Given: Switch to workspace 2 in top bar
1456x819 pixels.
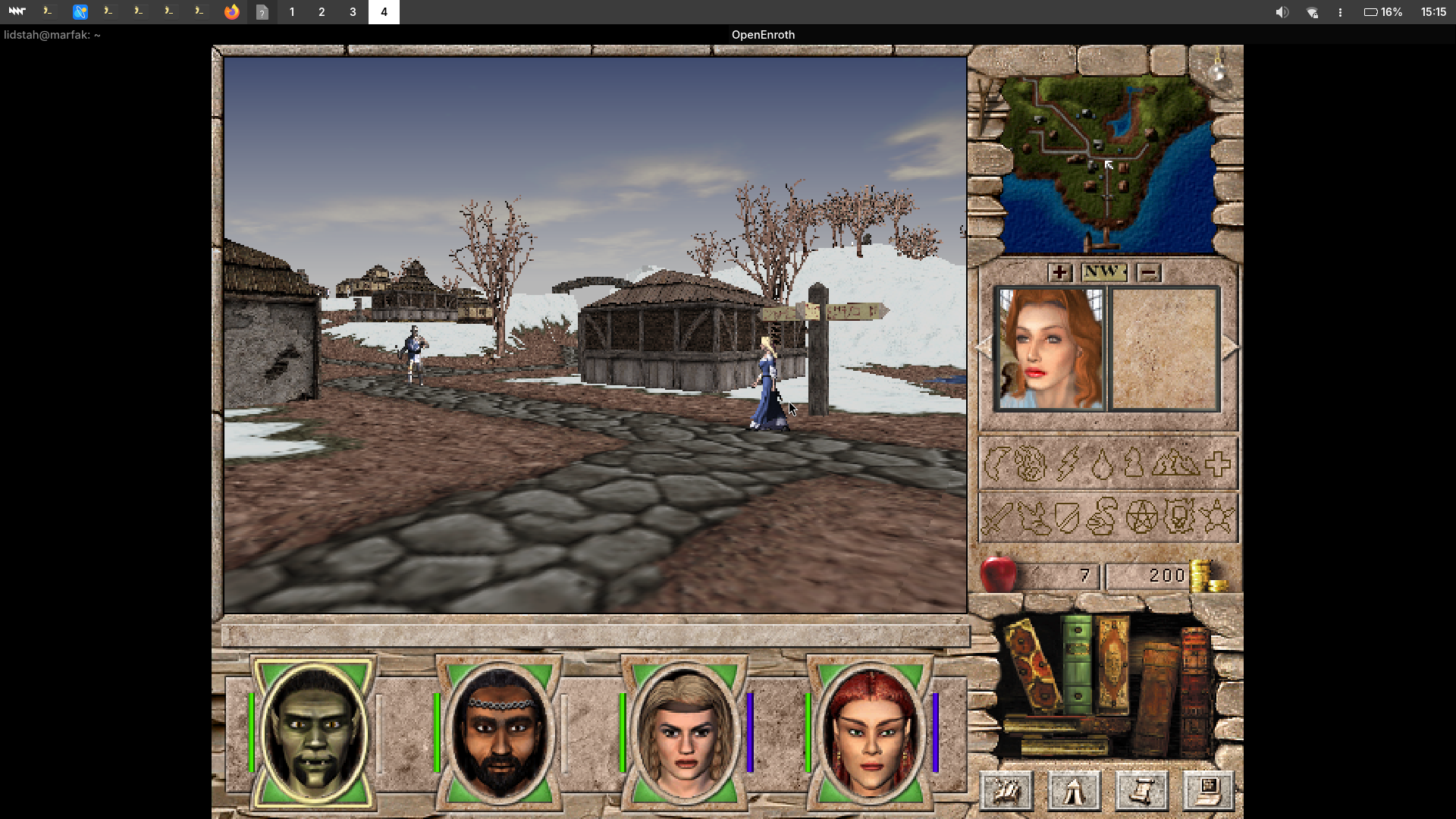Looking at the screenshot, I should (322, 12).
